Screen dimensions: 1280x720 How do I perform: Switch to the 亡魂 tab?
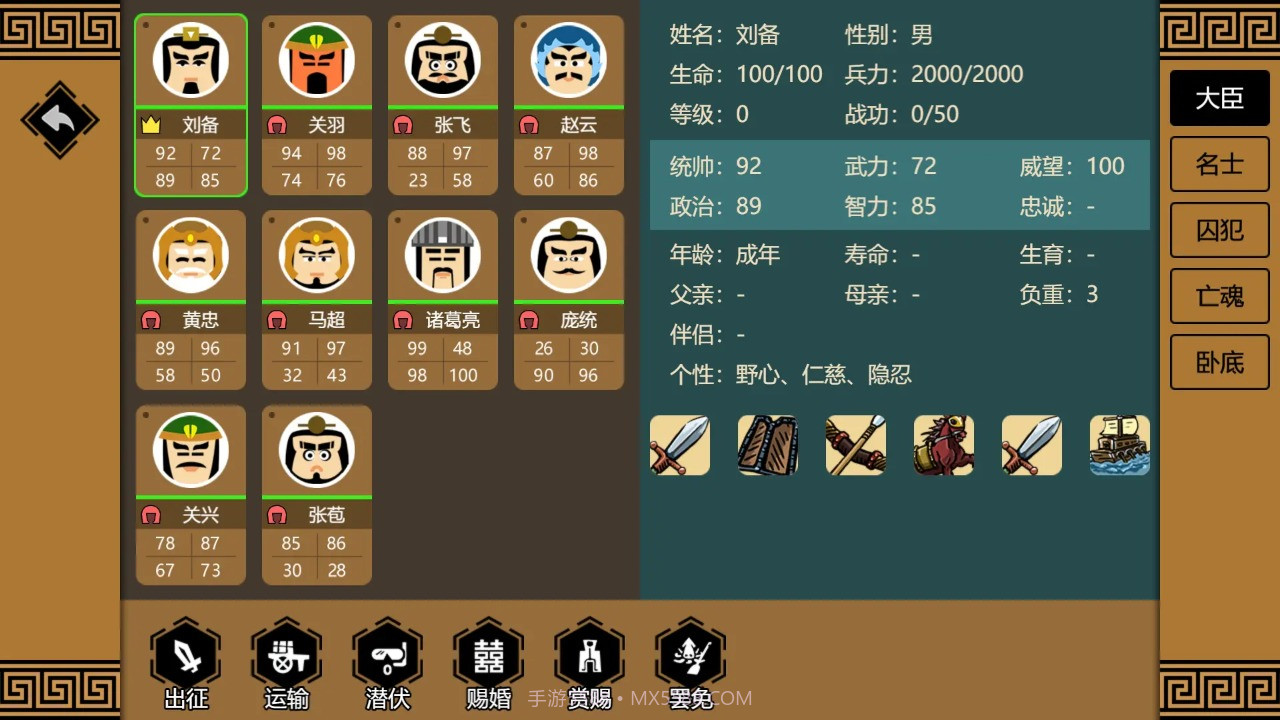[1219, 296]
